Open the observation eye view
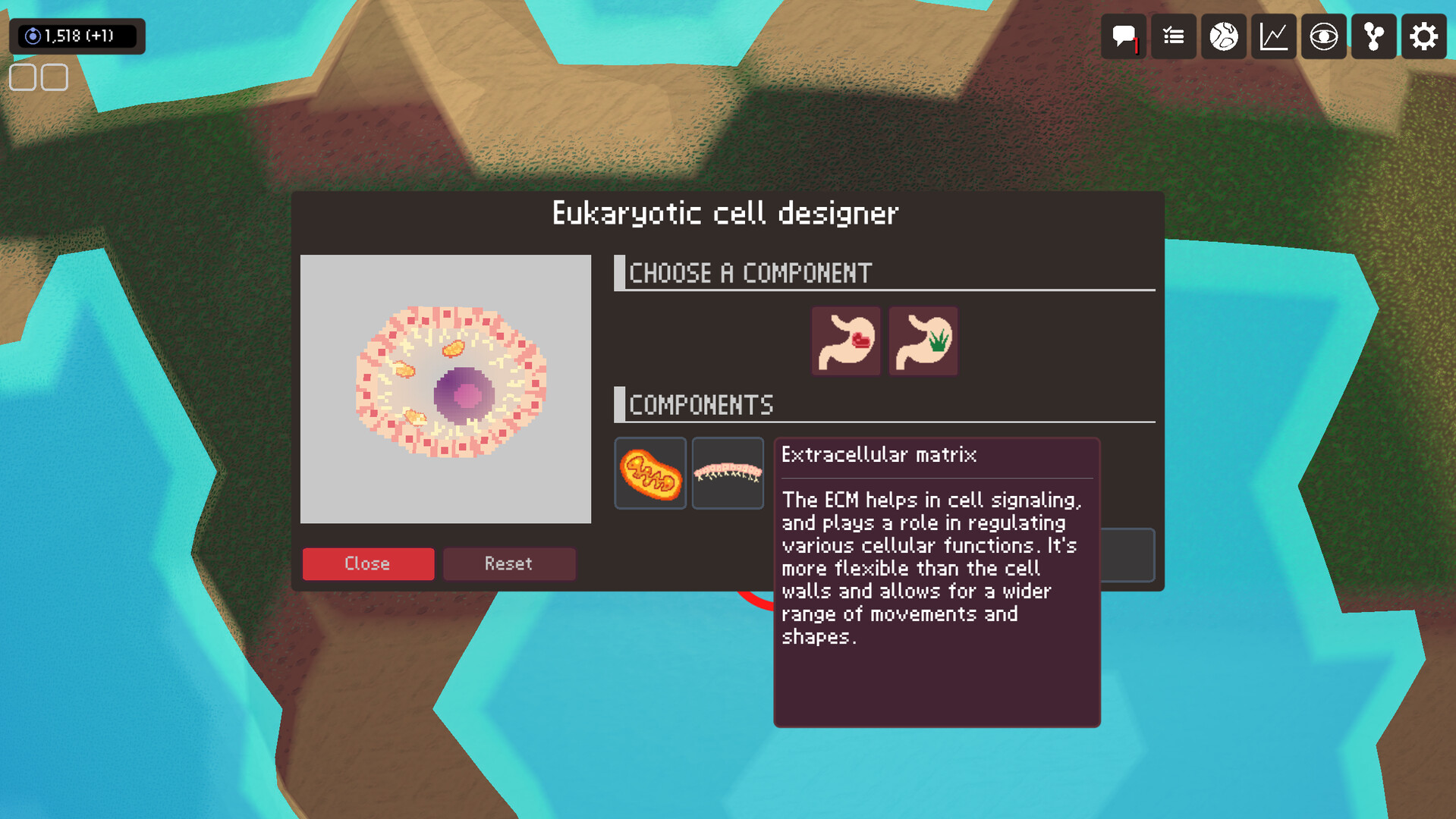 click(x=1323, y=36)
